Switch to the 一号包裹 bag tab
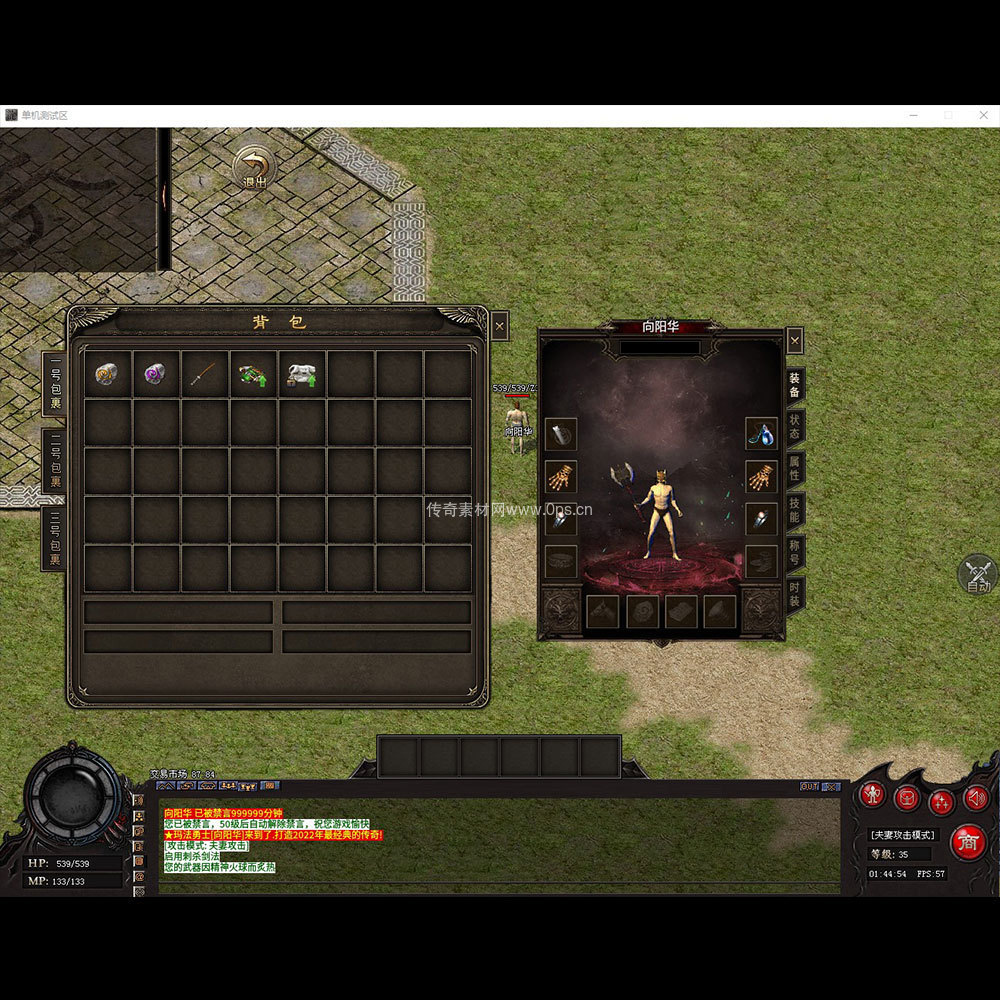This screenshot has height=1000, width=1000. pos(55,384)
